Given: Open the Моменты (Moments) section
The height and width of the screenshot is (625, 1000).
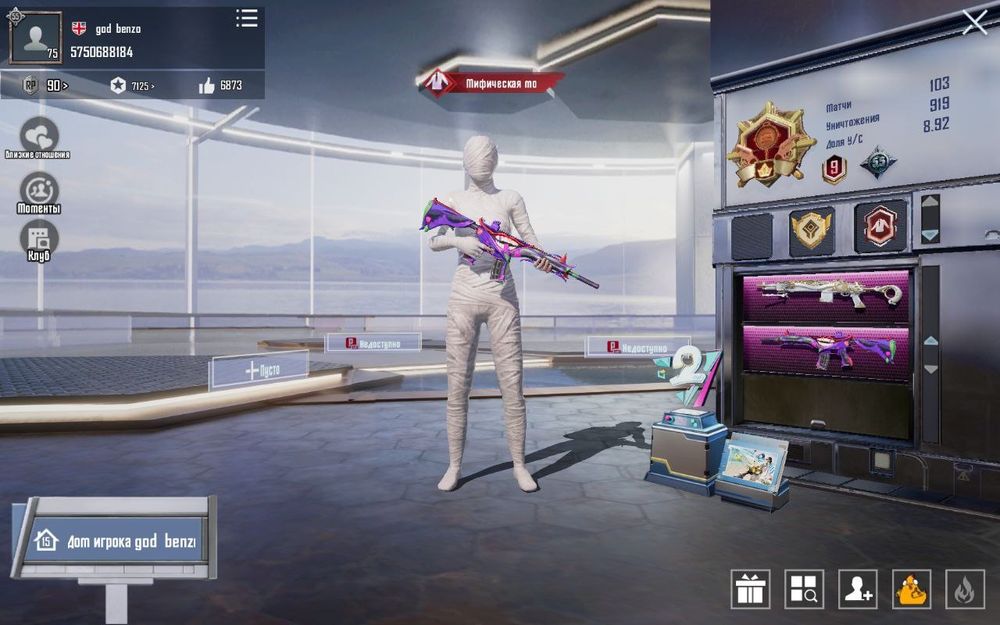Looking at the screenshot, I should coord(39,190).
